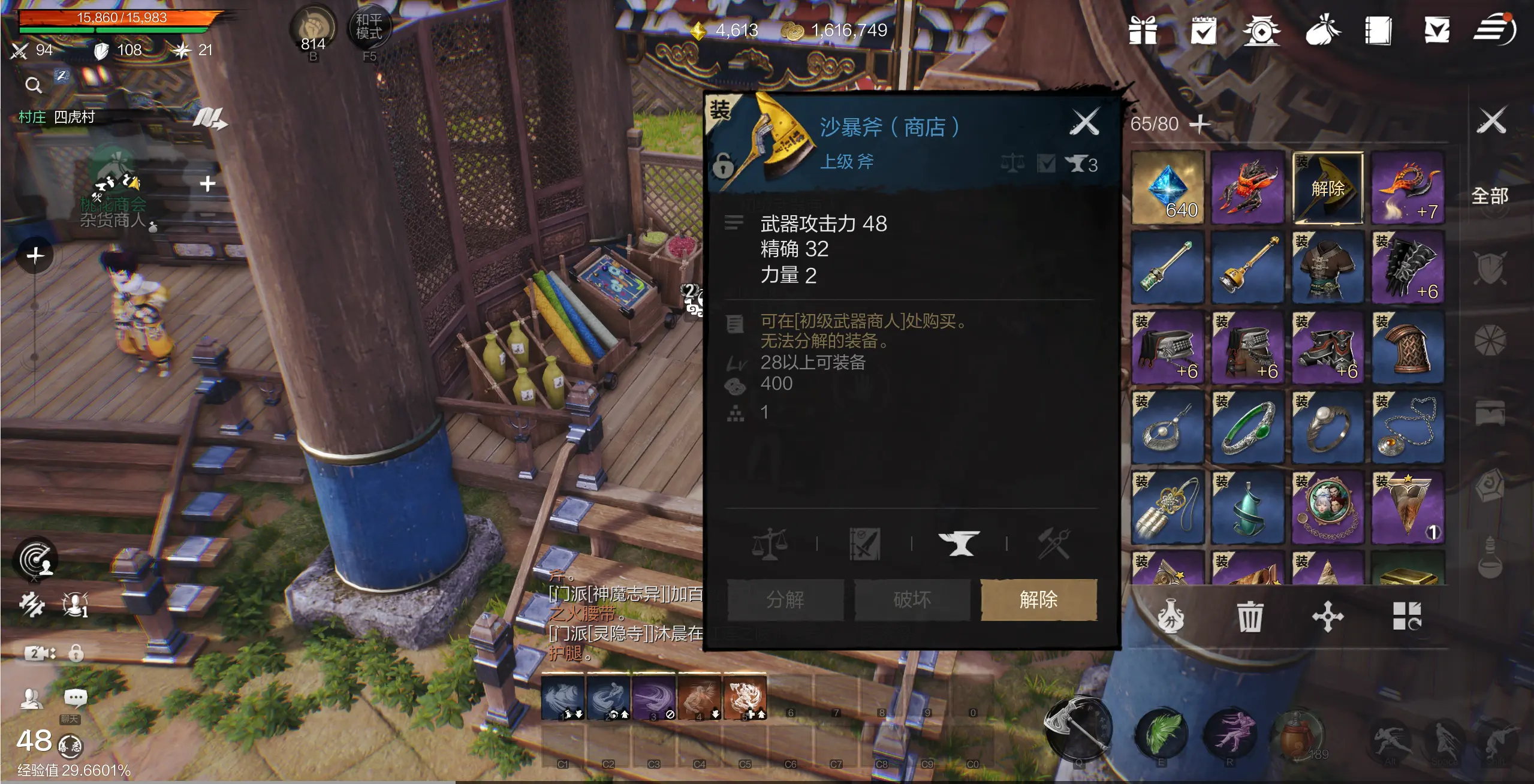Activate the green feather skill
Image resolution: width=1534 pixels, height=784 pixels.
1161,731
